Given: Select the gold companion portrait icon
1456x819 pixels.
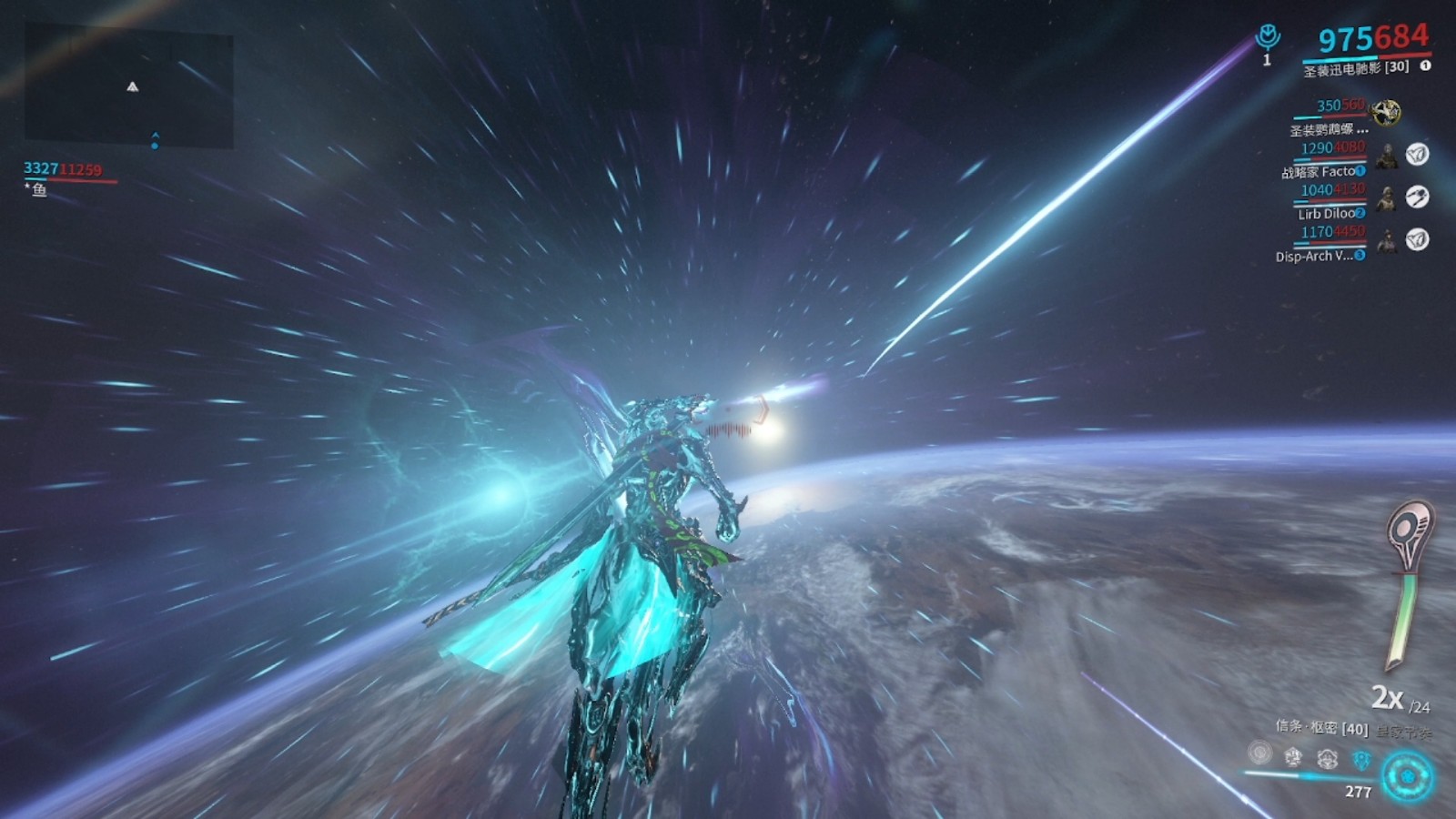Looking at the screenshot, I should pyautogui.click(x=1386, y=113).
